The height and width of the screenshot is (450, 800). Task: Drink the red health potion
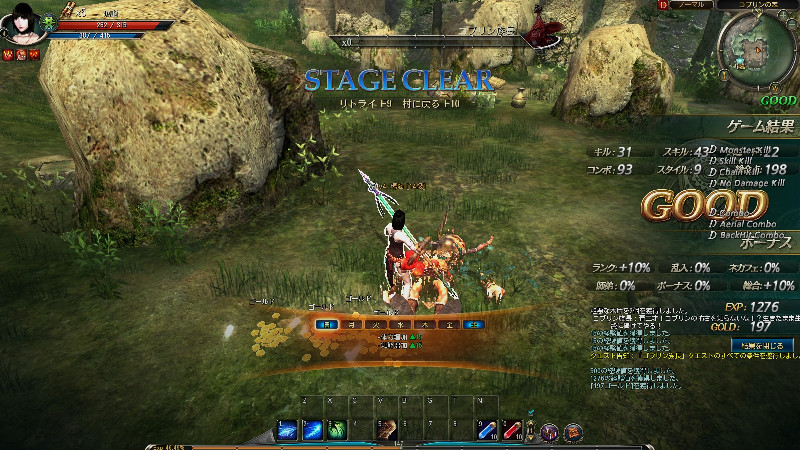coord(512,430)
